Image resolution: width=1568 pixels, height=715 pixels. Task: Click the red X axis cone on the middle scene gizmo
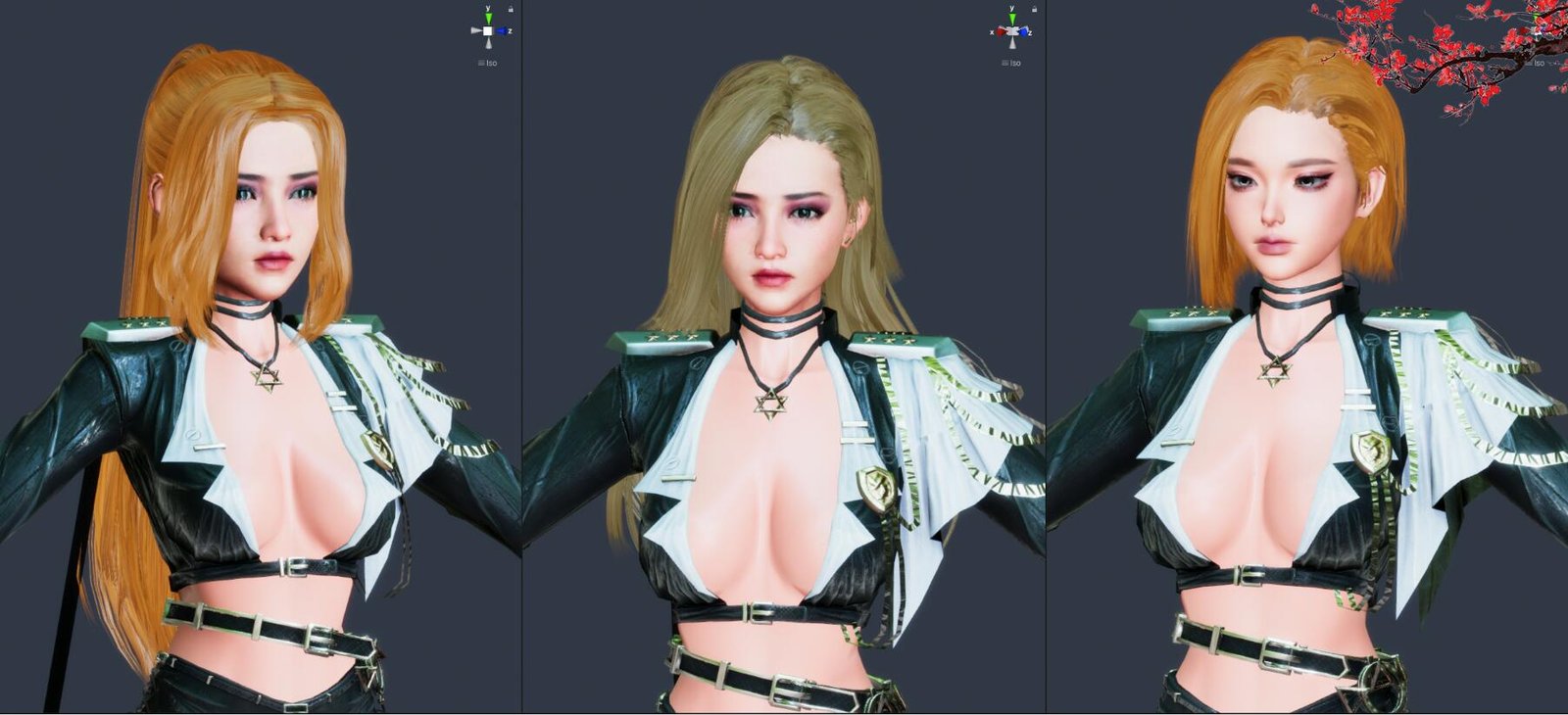point(1001,30)
